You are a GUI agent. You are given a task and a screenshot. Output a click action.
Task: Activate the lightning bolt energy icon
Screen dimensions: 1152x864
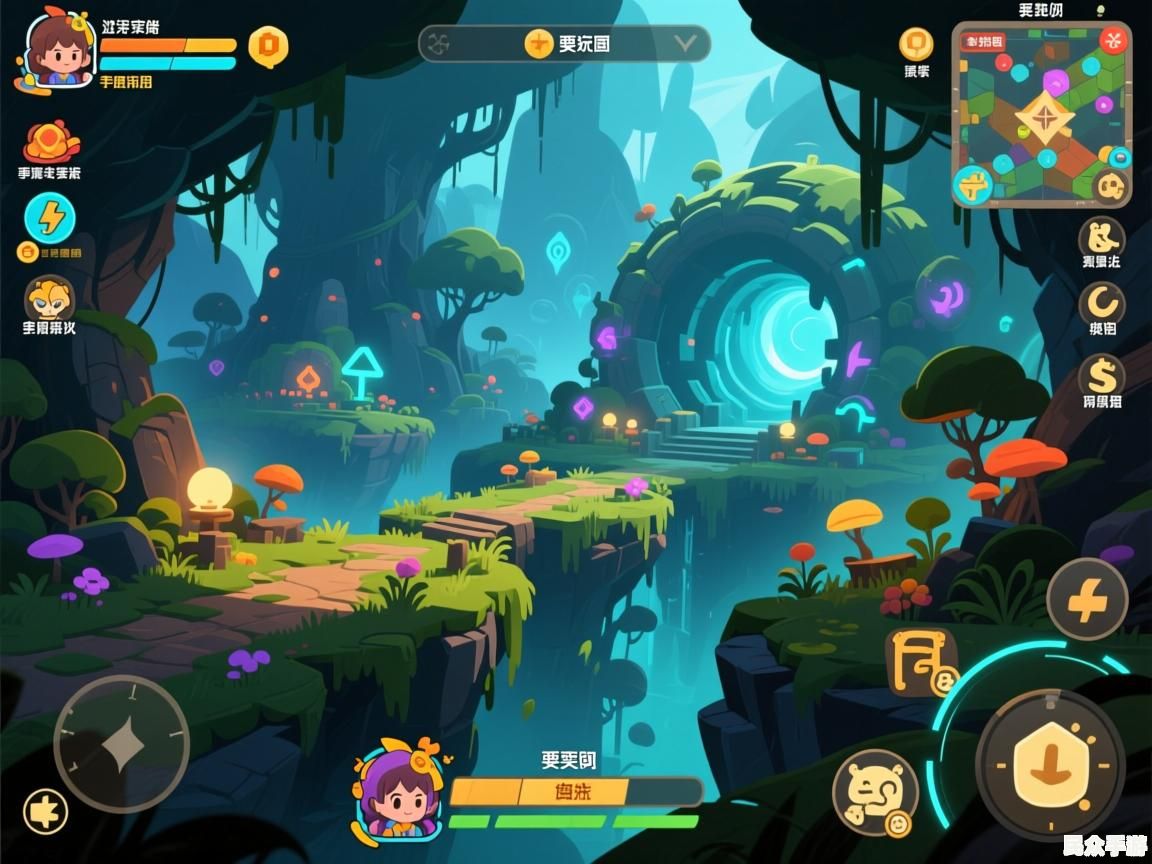pos(49,216)
